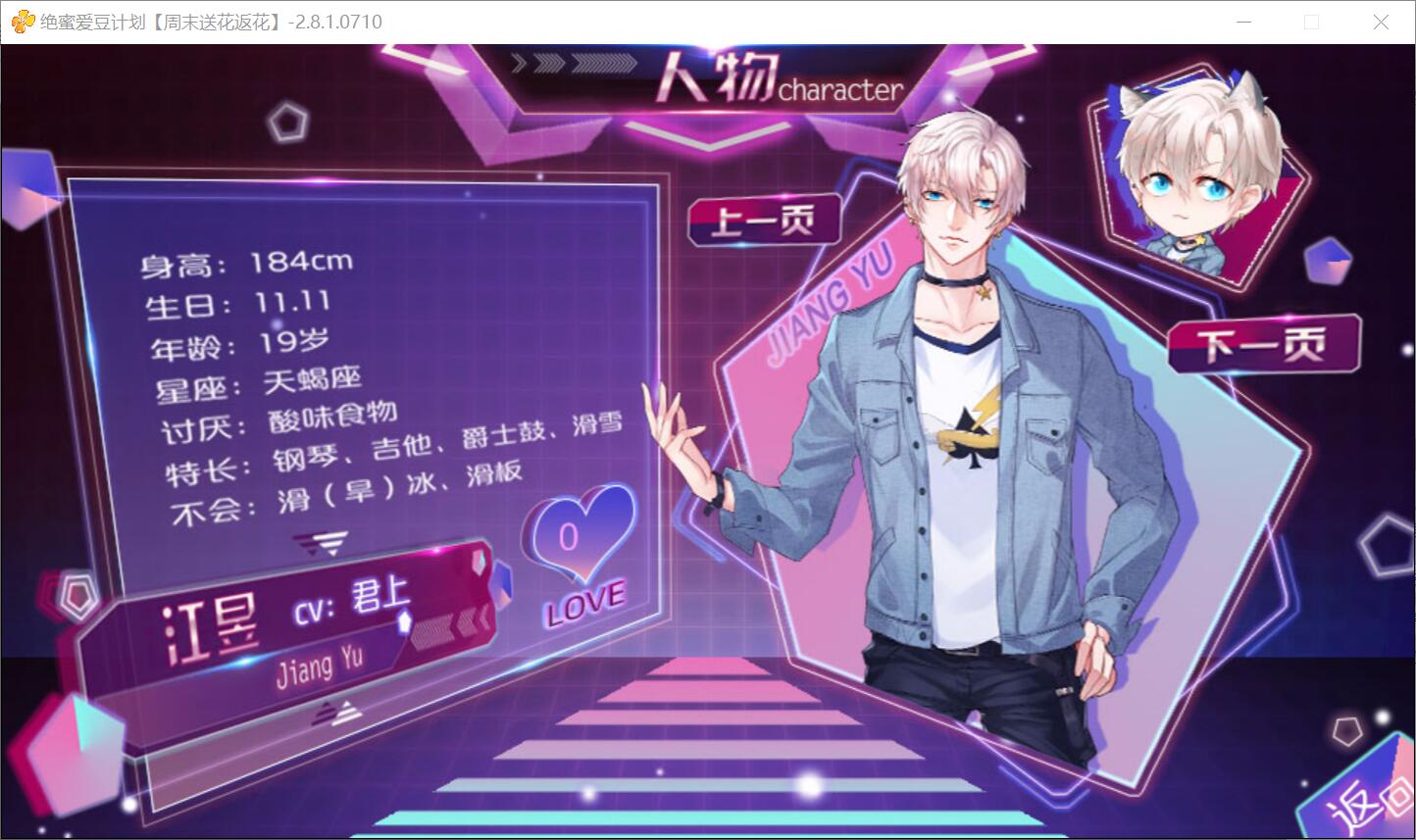Go to next page with 下一页

pos(1264,344)
